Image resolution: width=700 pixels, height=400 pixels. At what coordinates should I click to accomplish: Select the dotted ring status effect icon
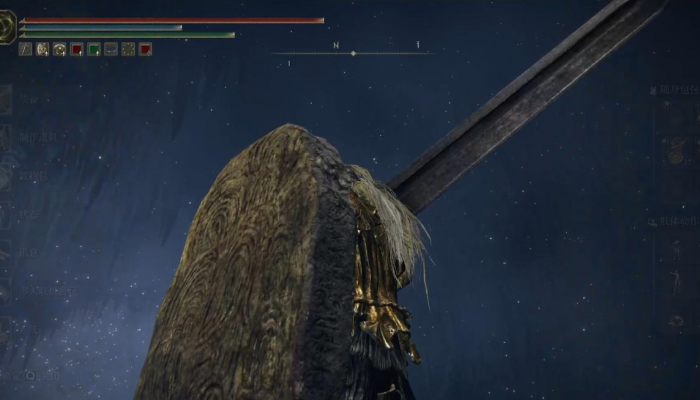(x=128, y=49)
